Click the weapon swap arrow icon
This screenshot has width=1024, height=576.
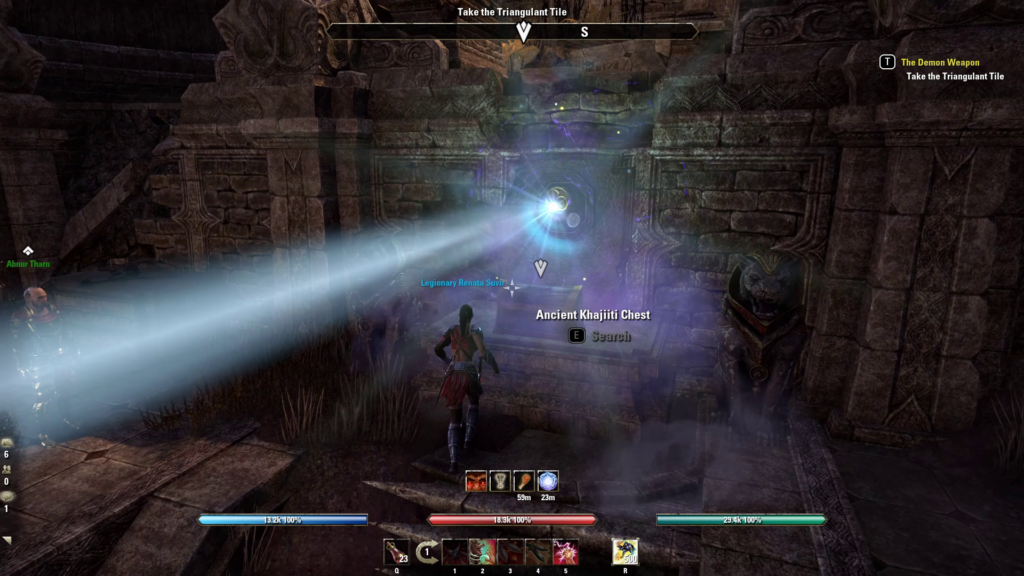pos(426,551)
